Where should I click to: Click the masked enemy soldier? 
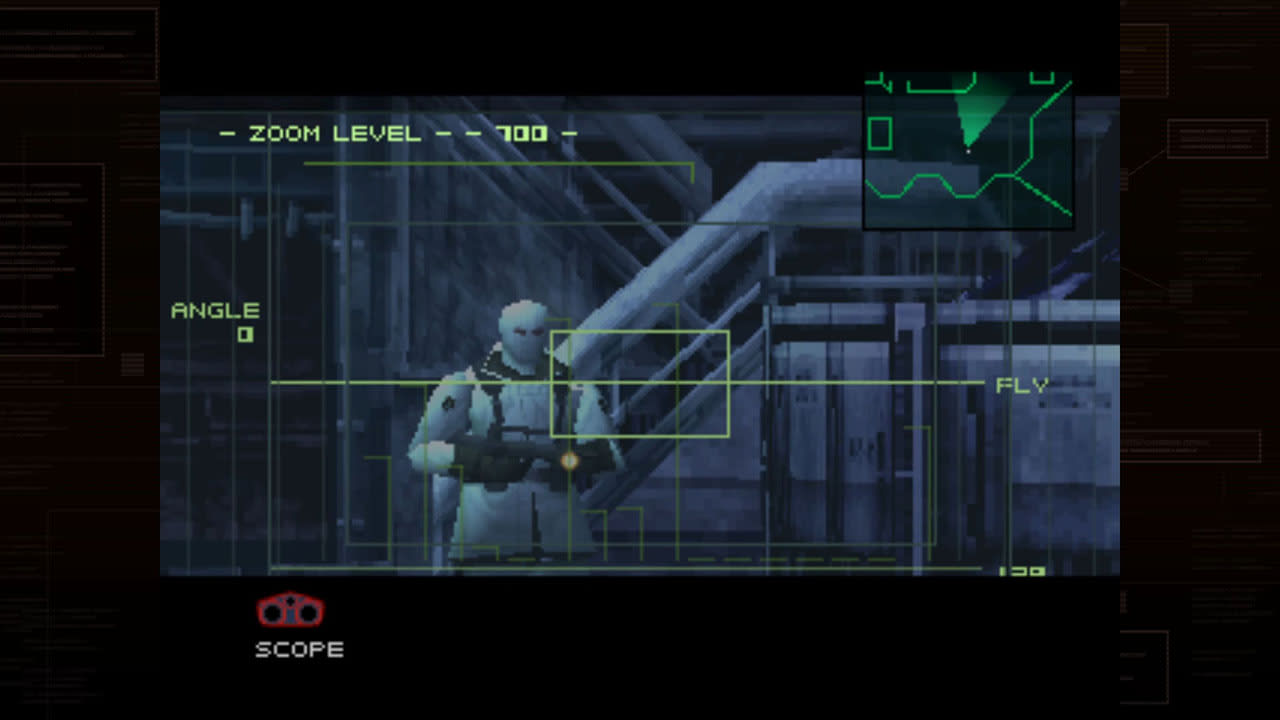pos(510,400)
